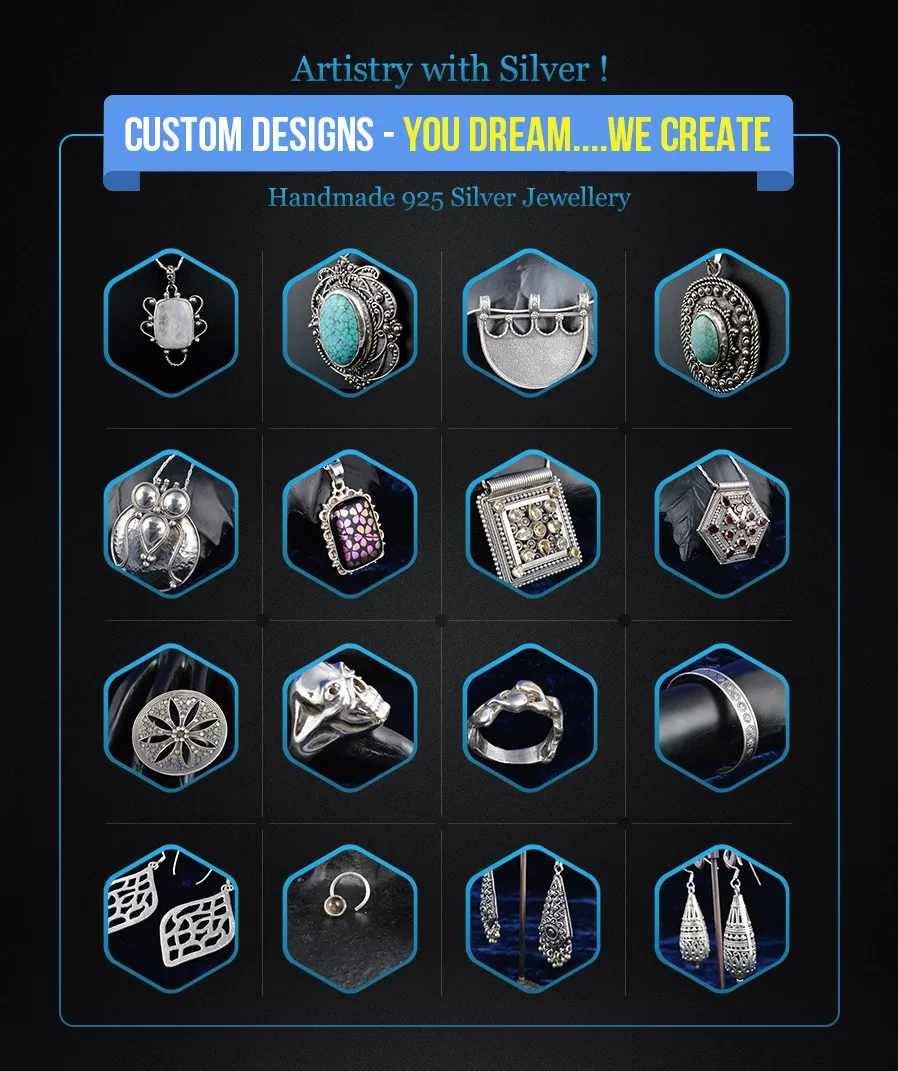View the round beaded-border turquoise pendant
The height and width of the screenshot is (1071, 898).
tap(722, 323)
